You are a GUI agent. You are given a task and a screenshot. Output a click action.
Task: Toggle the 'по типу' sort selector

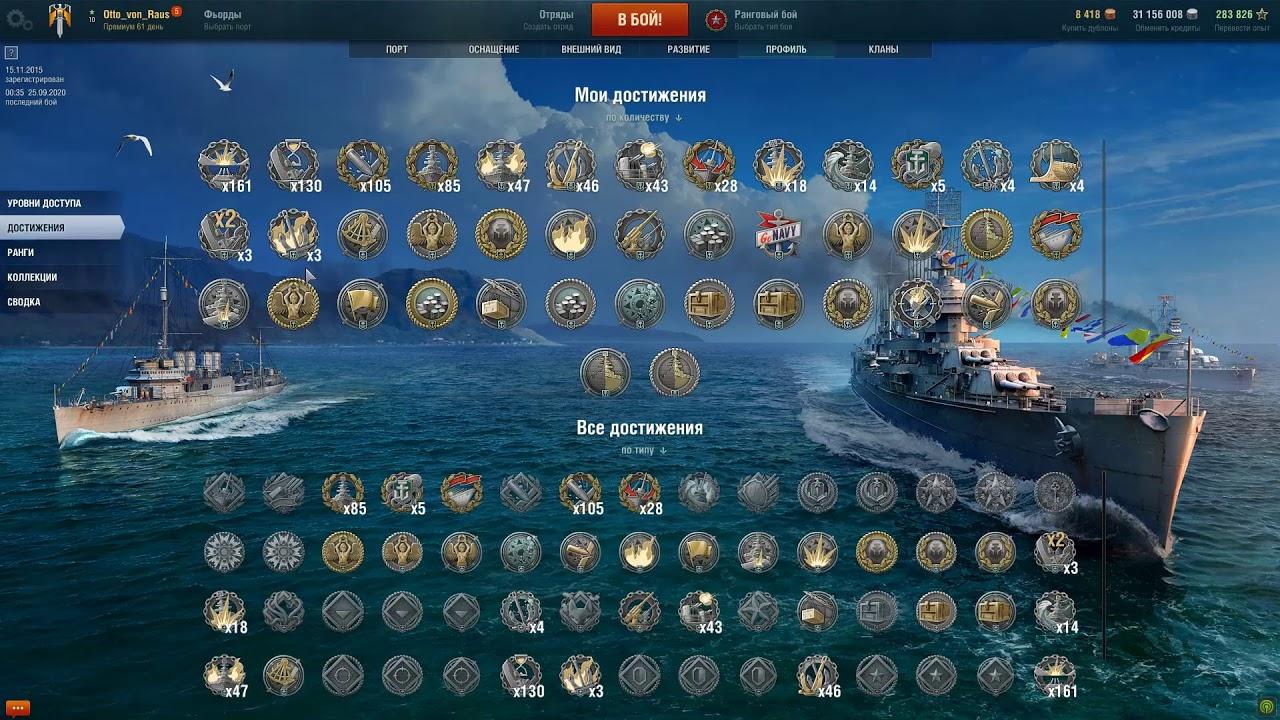[x=643, y=450]
